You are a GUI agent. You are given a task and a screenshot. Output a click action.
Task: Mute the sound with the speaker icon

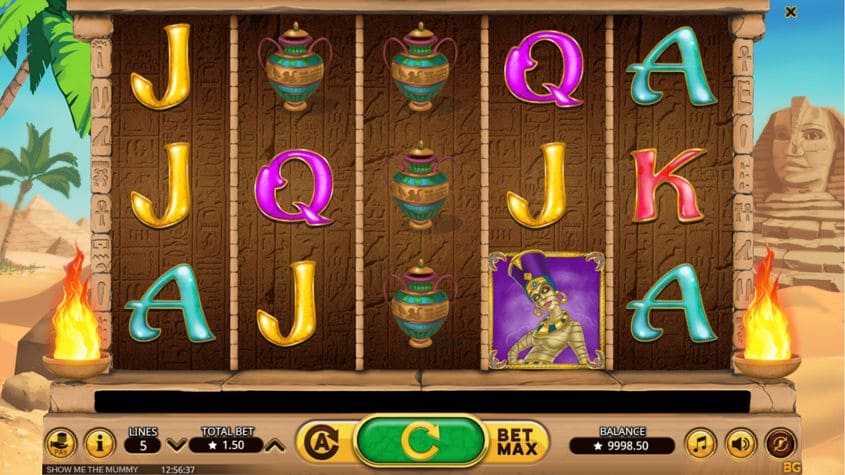tap(740, 442)
